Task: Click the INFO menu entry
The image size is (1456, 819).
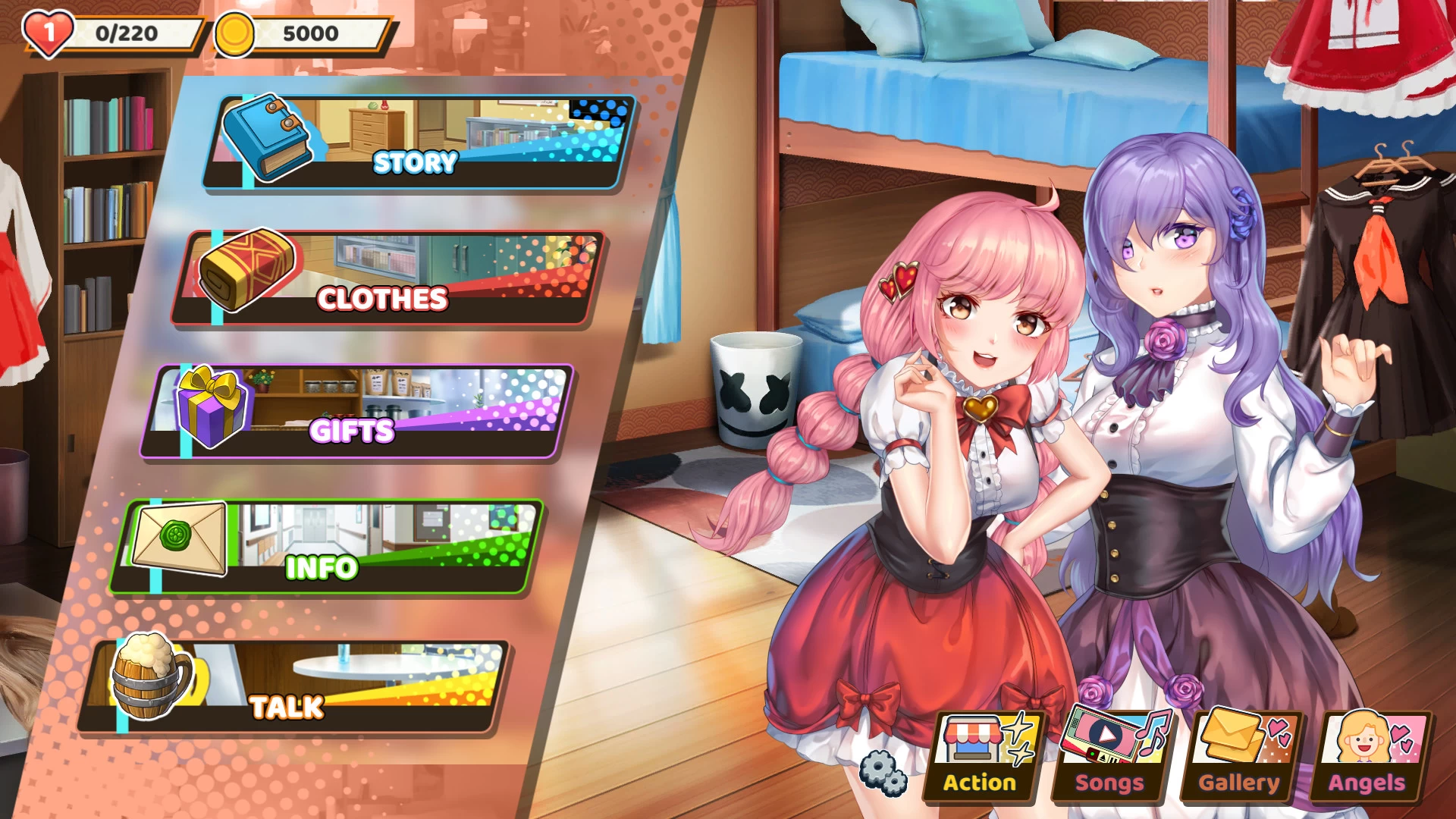Action: [x=322, y=565]
